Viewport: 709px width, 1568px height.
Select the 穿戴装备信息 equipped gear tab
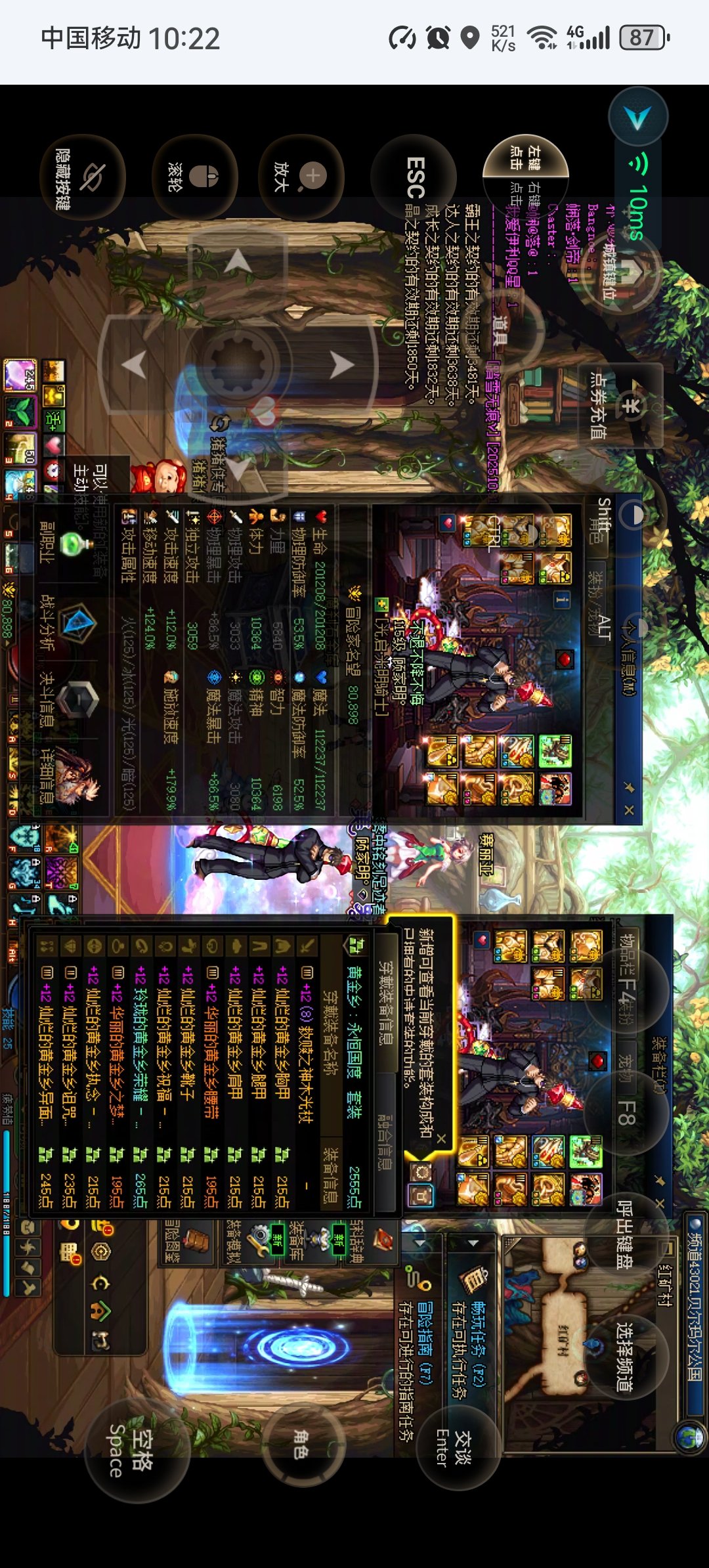pyautogui.click(x=386, y=1003)
